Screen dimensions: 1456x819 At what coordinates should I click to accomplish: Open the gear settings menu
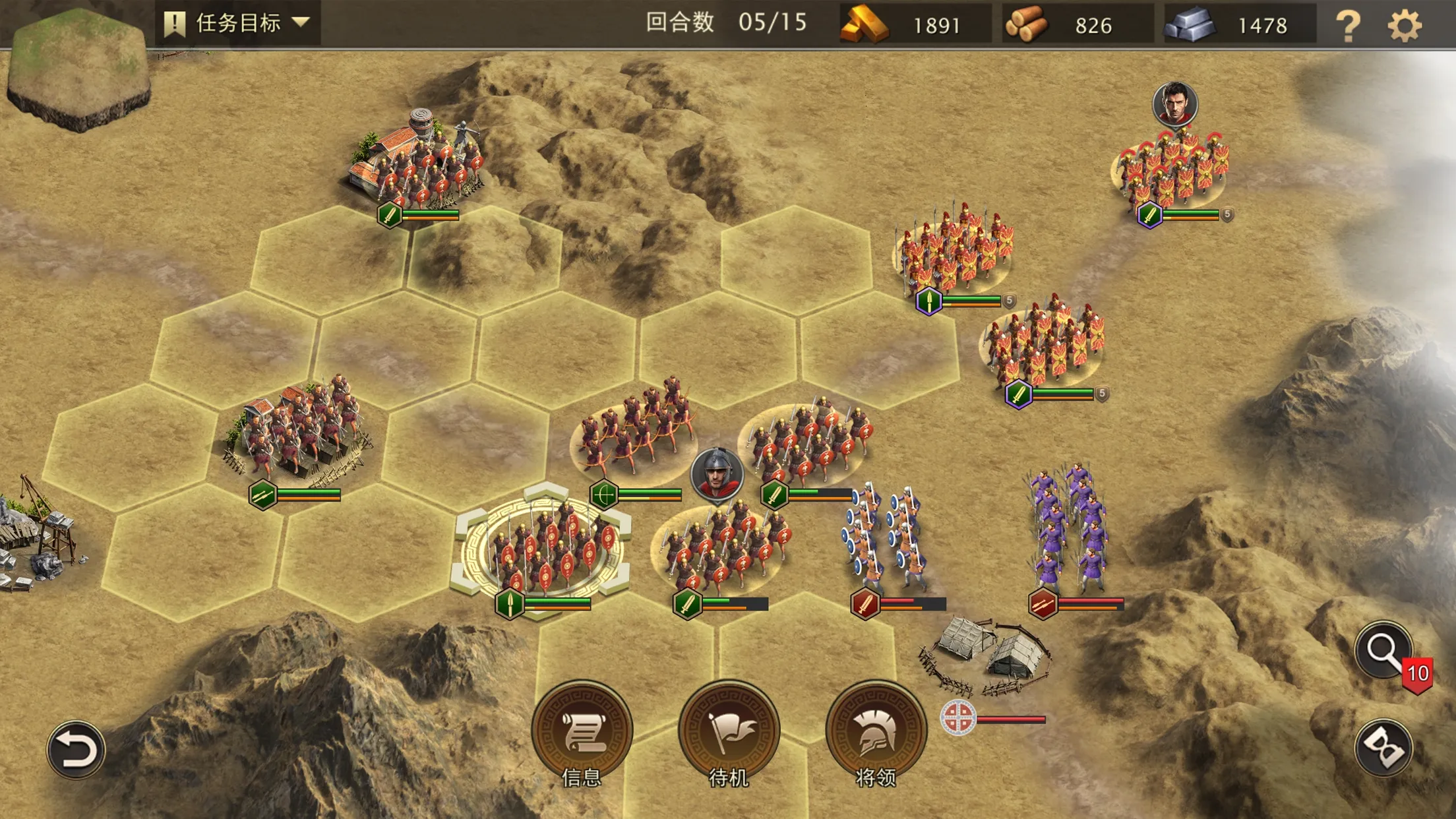(x=1404, y=25)
